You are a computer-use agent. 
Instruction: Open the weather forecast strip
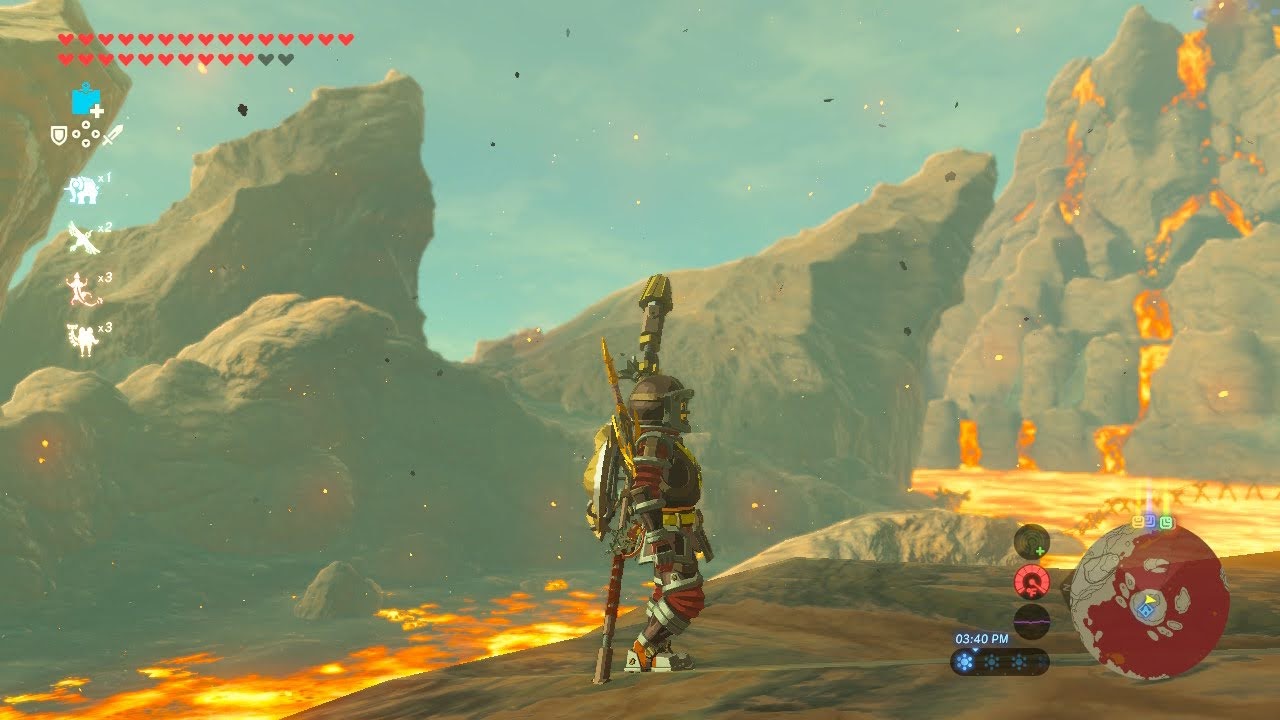999,661
